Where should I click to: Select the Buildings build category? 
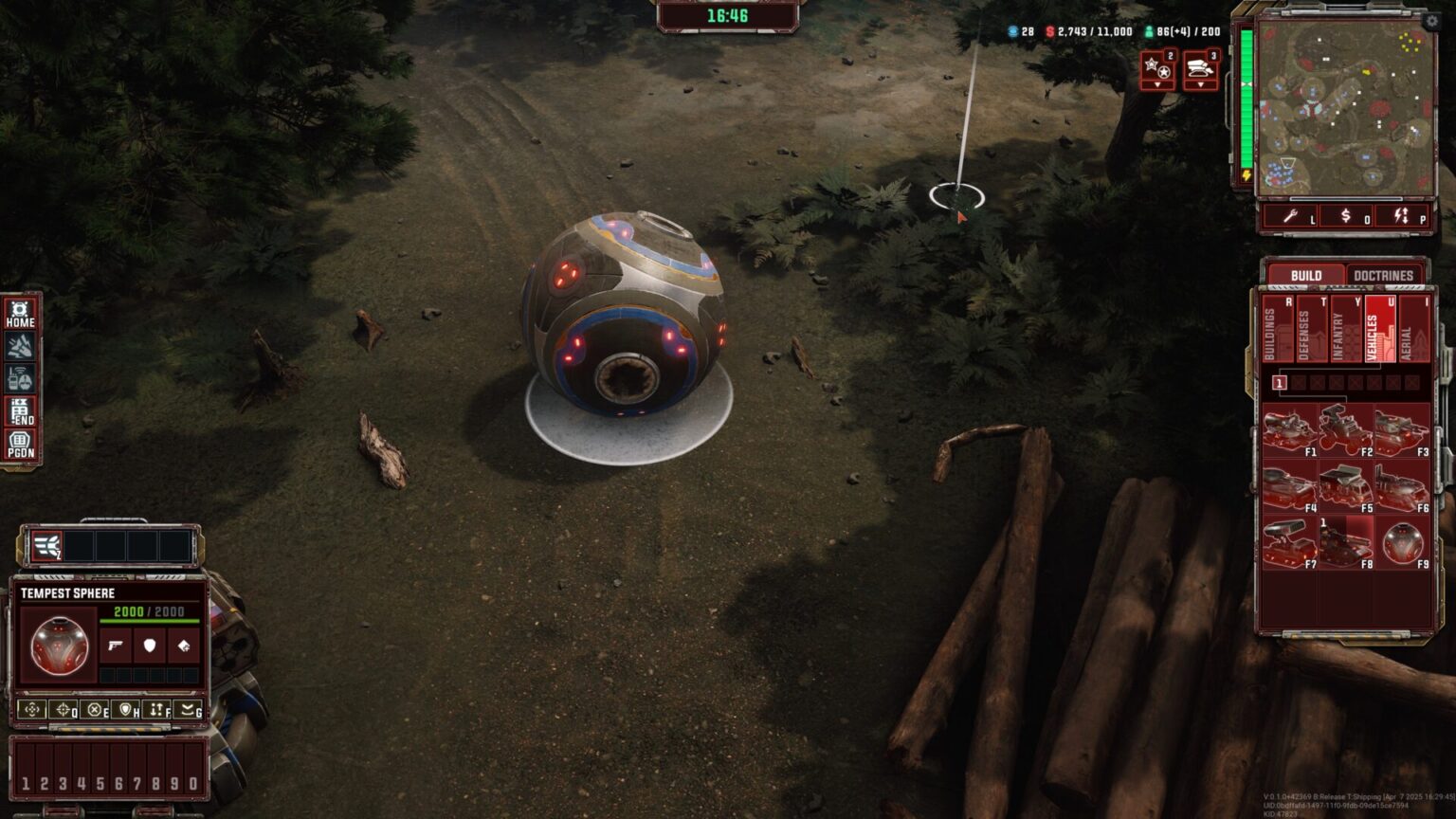coord(1277,330)
